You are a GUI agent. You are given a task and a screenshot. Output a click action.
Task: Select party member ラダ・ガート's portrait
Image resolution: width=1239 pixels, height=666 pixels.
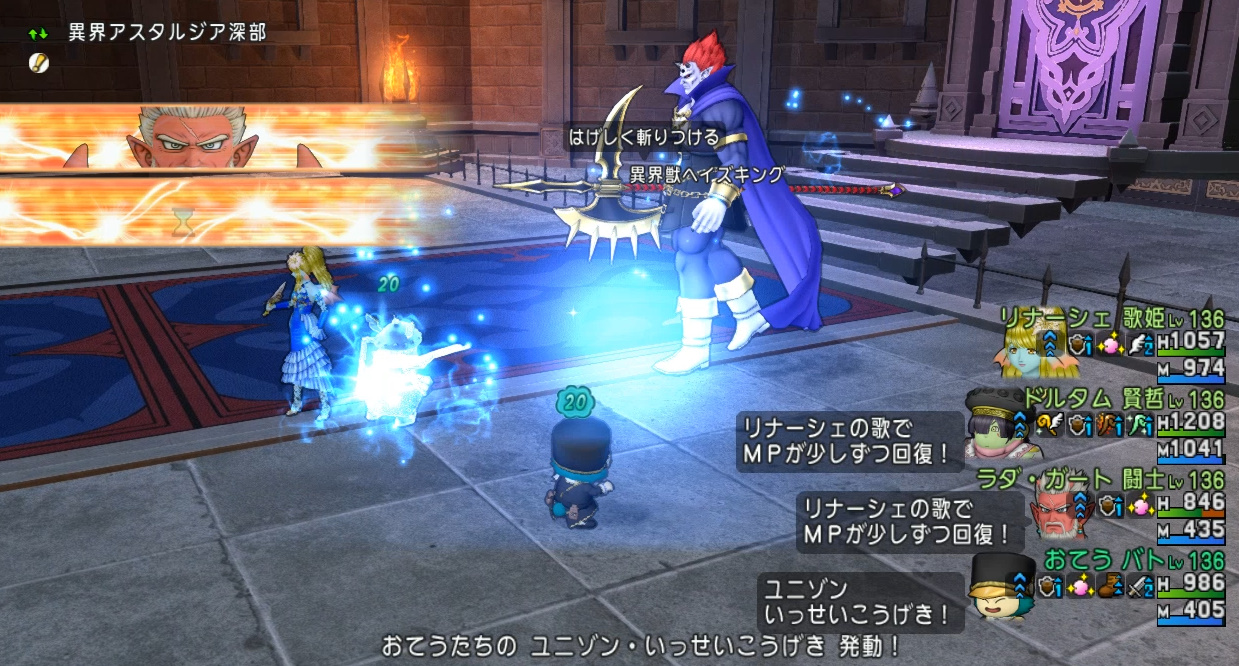pyautogui.click(x=1056, y=512)
